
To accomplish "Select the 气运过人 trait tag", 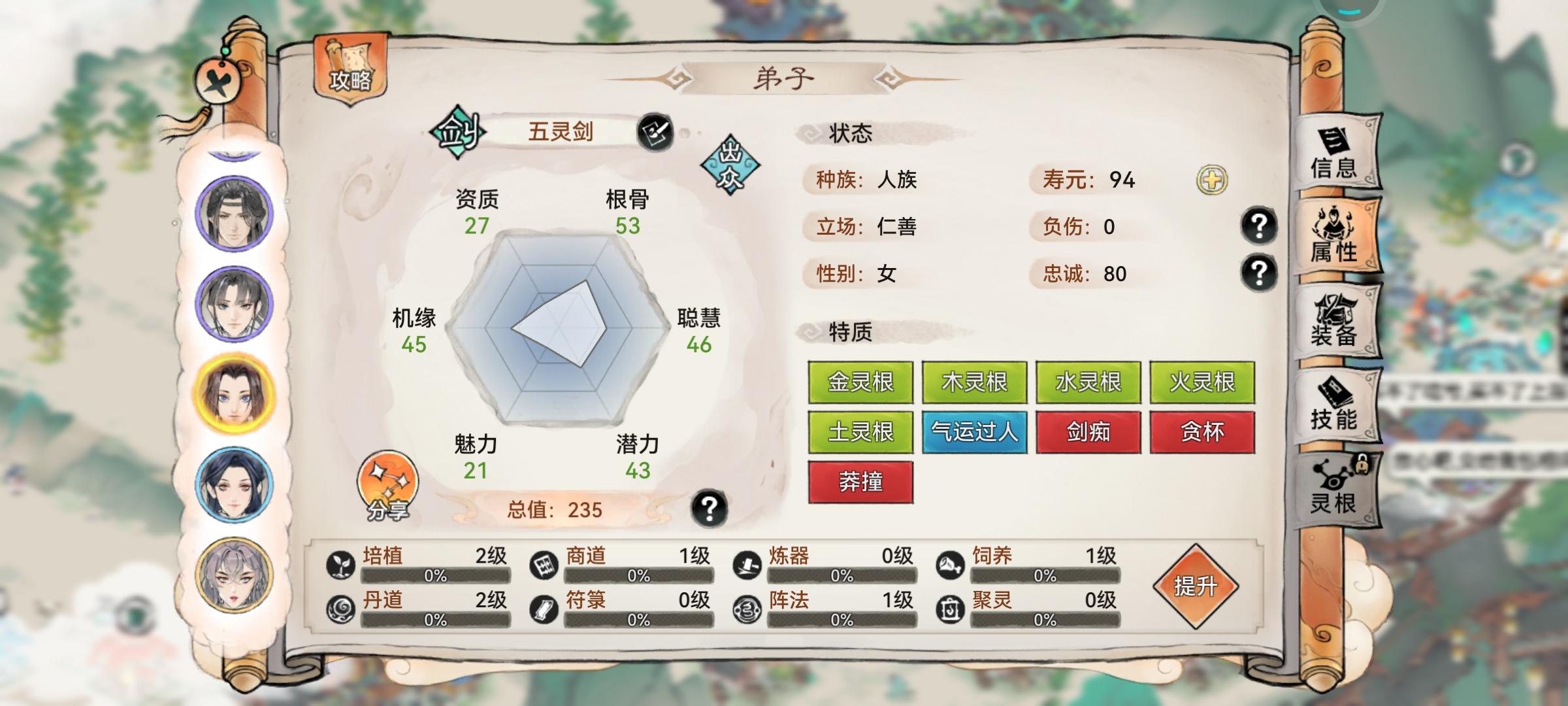I will 974,431.
